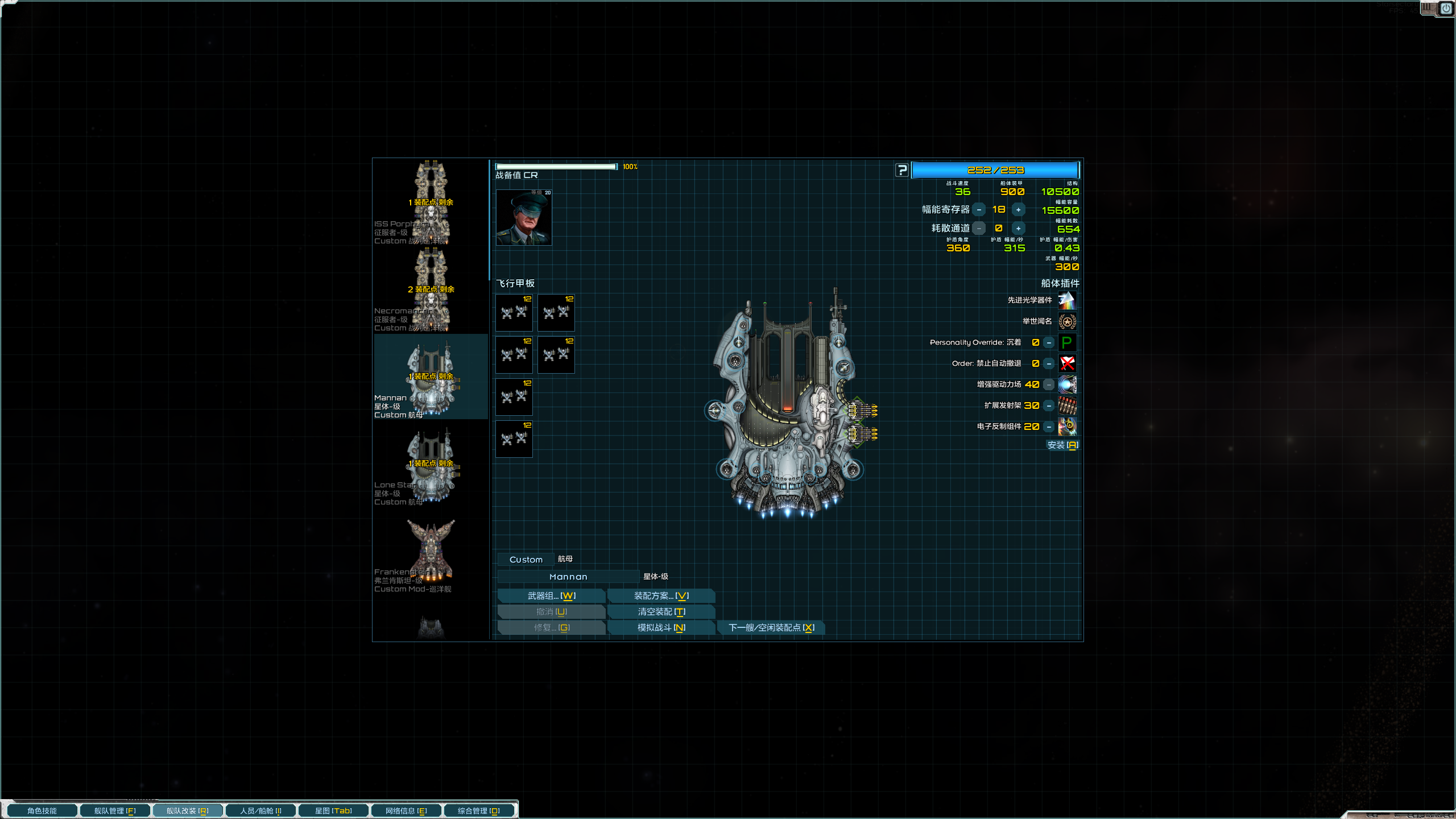Open the 星图 star map tab
This screenshot has width=1456, height=819.
333,810
